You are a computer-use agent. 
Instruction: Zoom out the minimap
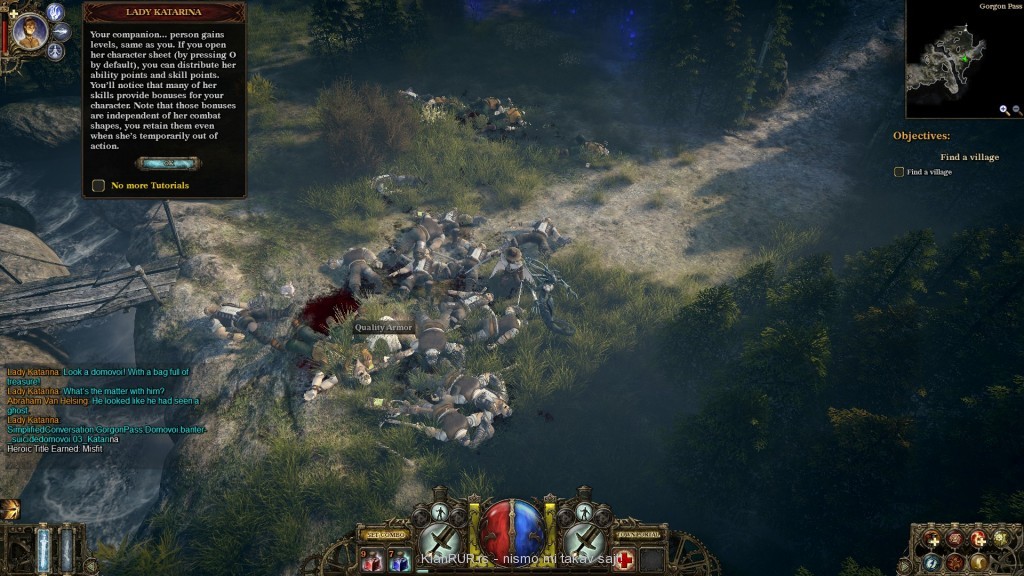(x=1017, y=110)
